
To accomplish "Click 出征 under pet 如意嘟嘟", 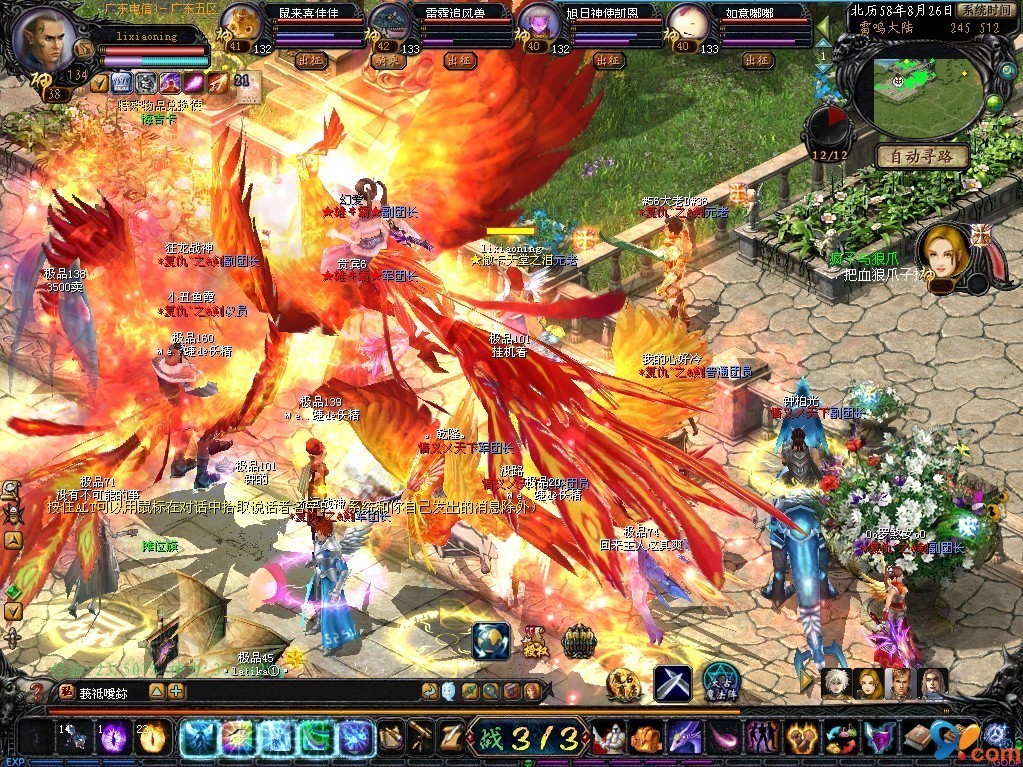I will 757,60.
